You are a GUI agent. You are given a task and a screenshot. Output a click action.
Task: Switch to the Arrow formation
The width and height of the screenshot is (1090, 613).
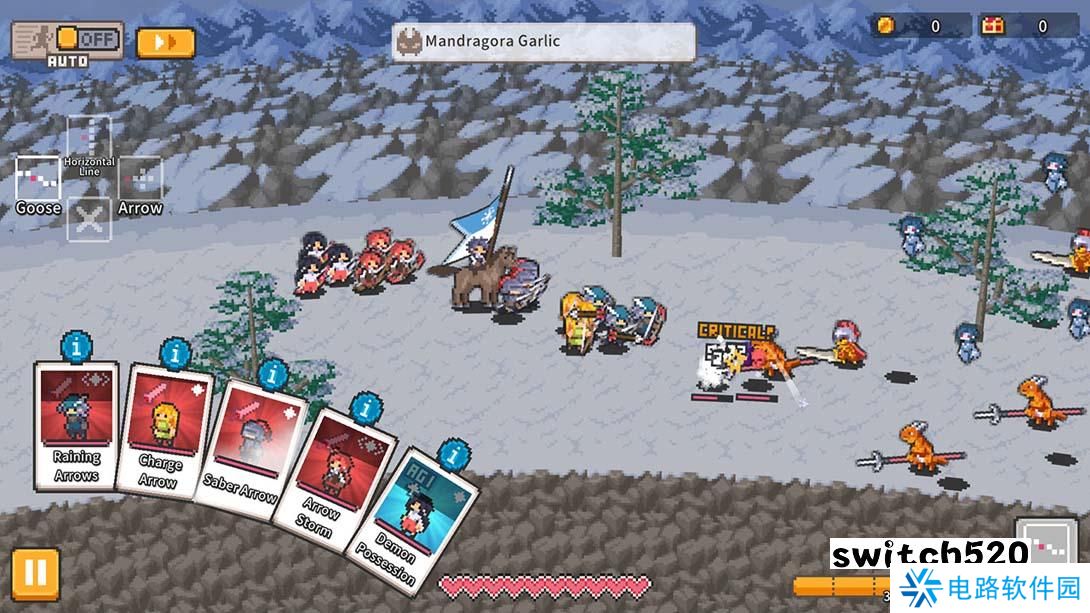click(x=140, y=180)
